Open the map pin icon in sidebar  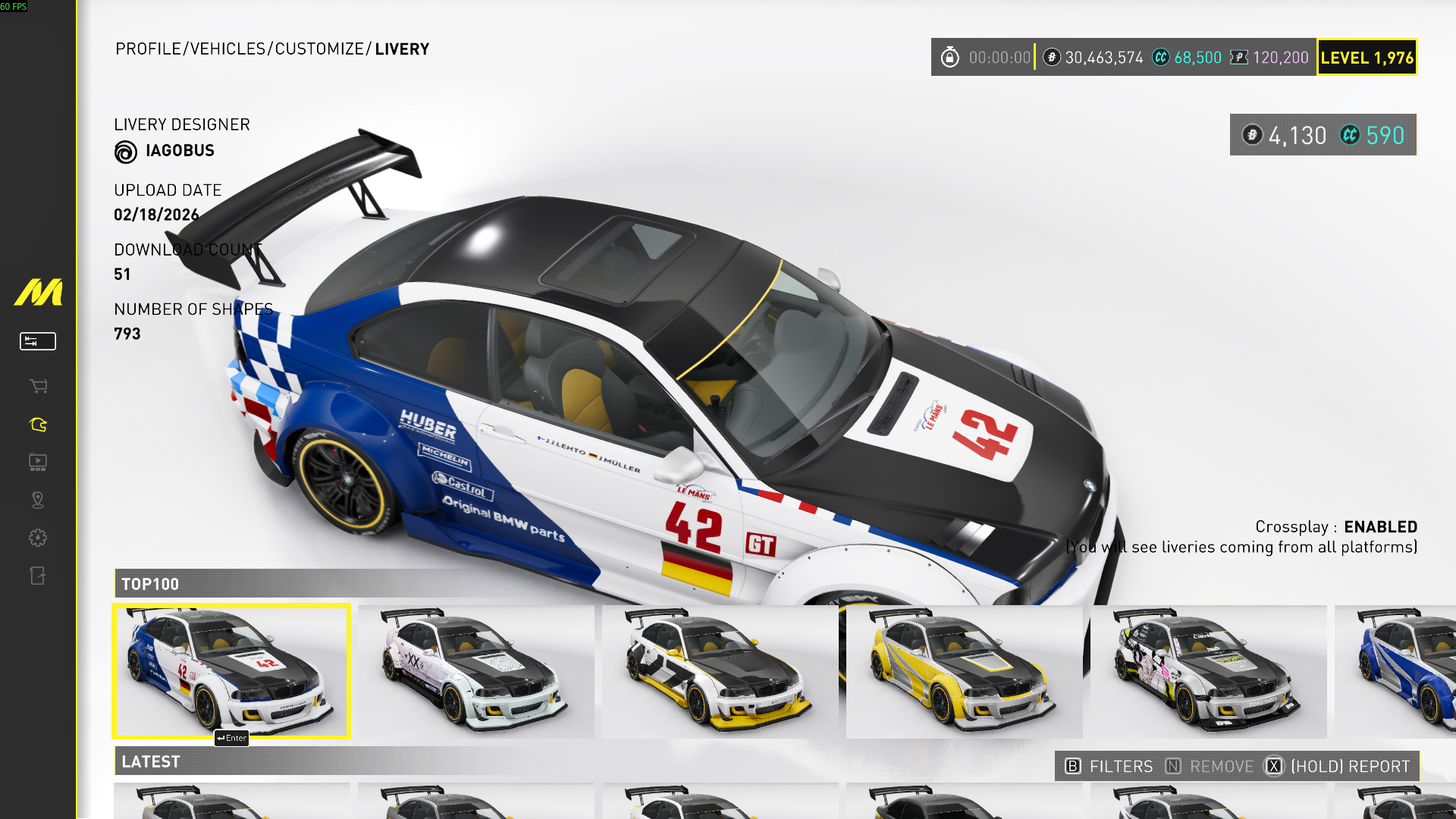pos(38,500)
